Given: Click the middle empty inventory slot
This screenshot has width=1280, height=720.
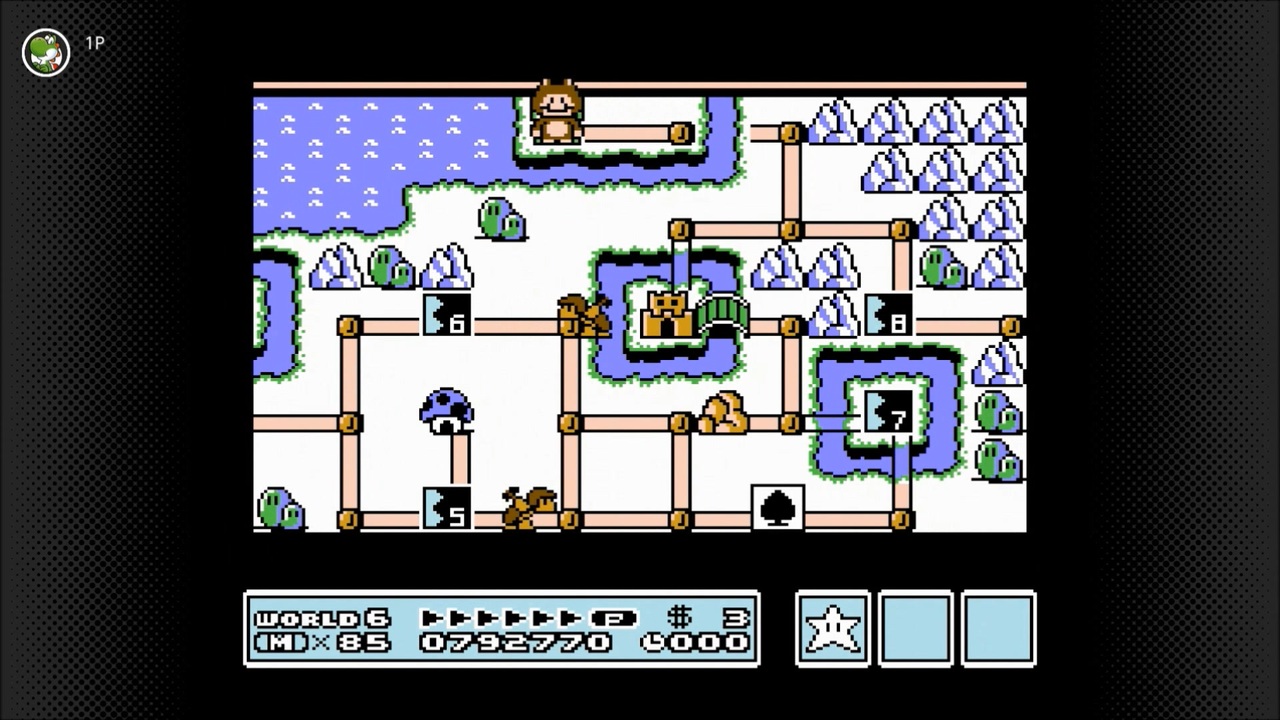Looking at the screenshot, I should tap(915, 628).
